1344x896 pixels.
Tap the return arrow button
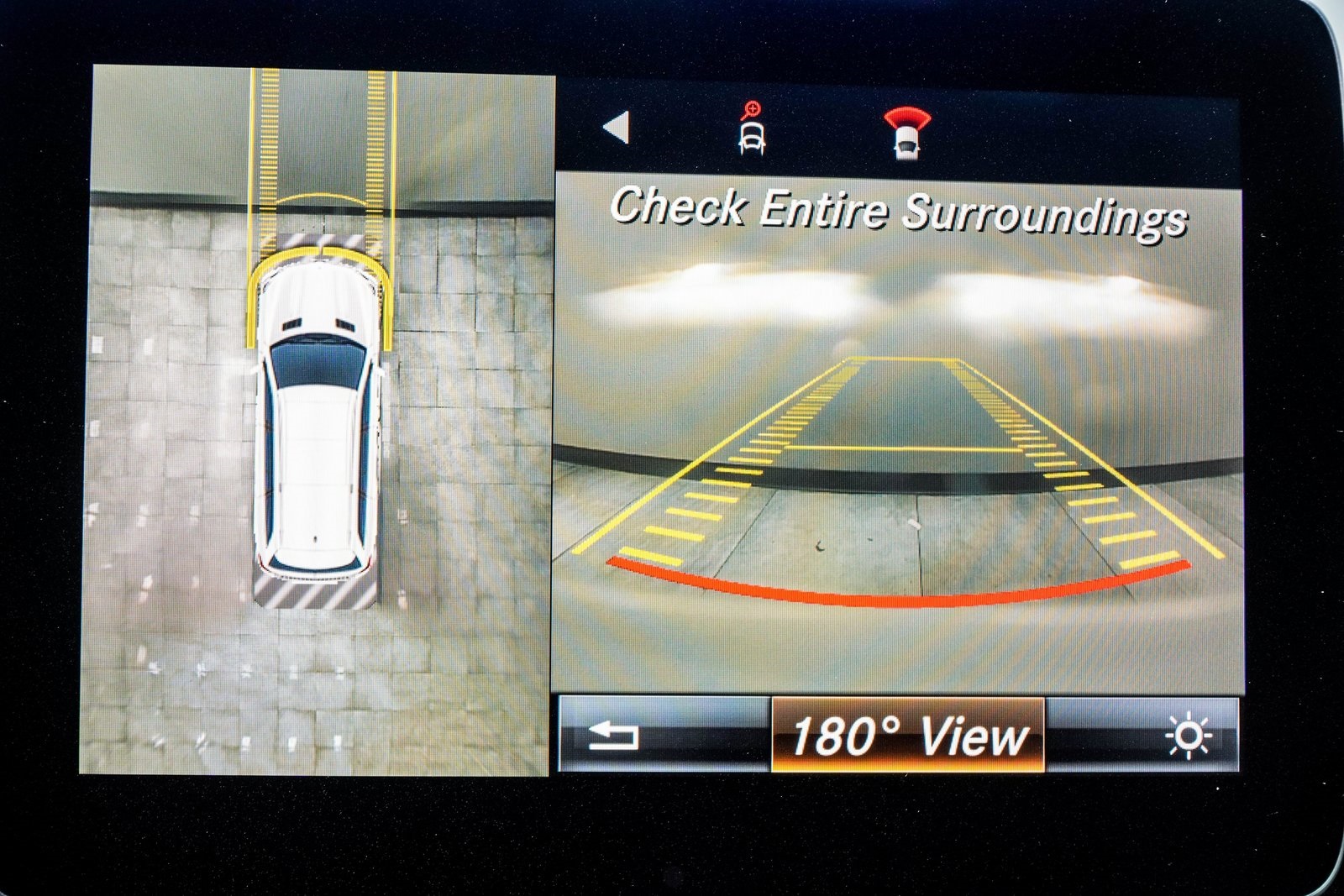[614, 736]
